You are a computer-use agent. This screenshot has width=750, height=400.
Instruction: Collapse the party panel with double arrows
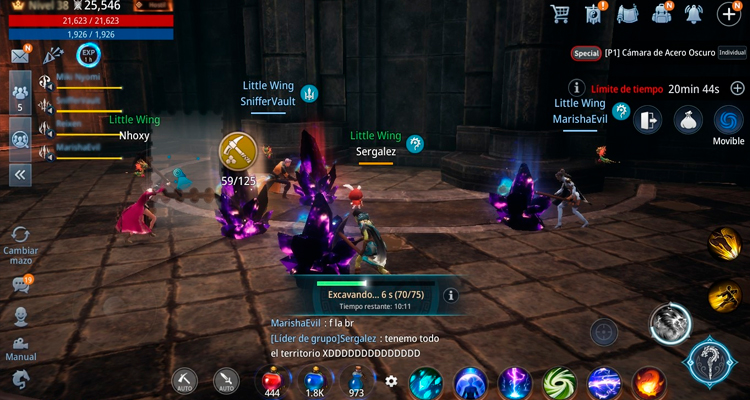pyautogui.click(x=20, y=174)
